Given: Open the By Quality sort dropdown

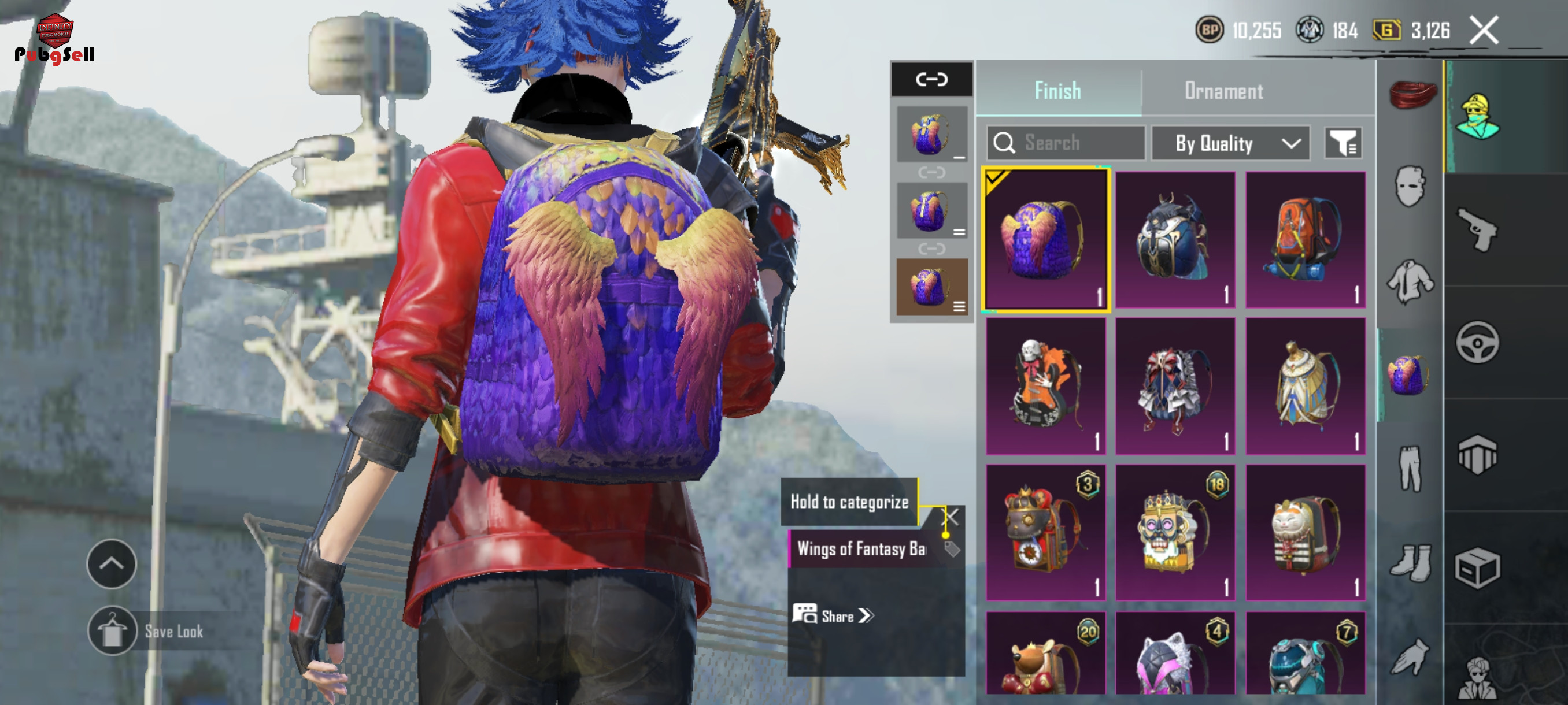Looking at the screenshot, I should pos(1230,143).
